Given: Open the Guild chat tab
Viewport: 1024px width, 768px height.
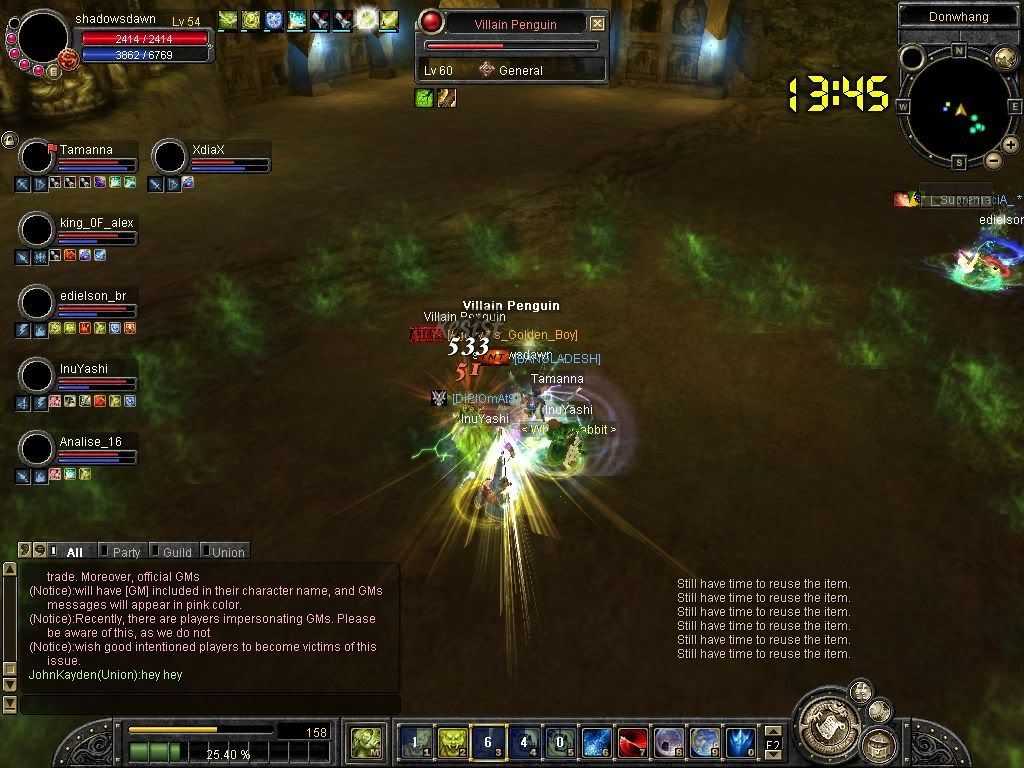Looking at the screenshot, I should coord(176,552).
